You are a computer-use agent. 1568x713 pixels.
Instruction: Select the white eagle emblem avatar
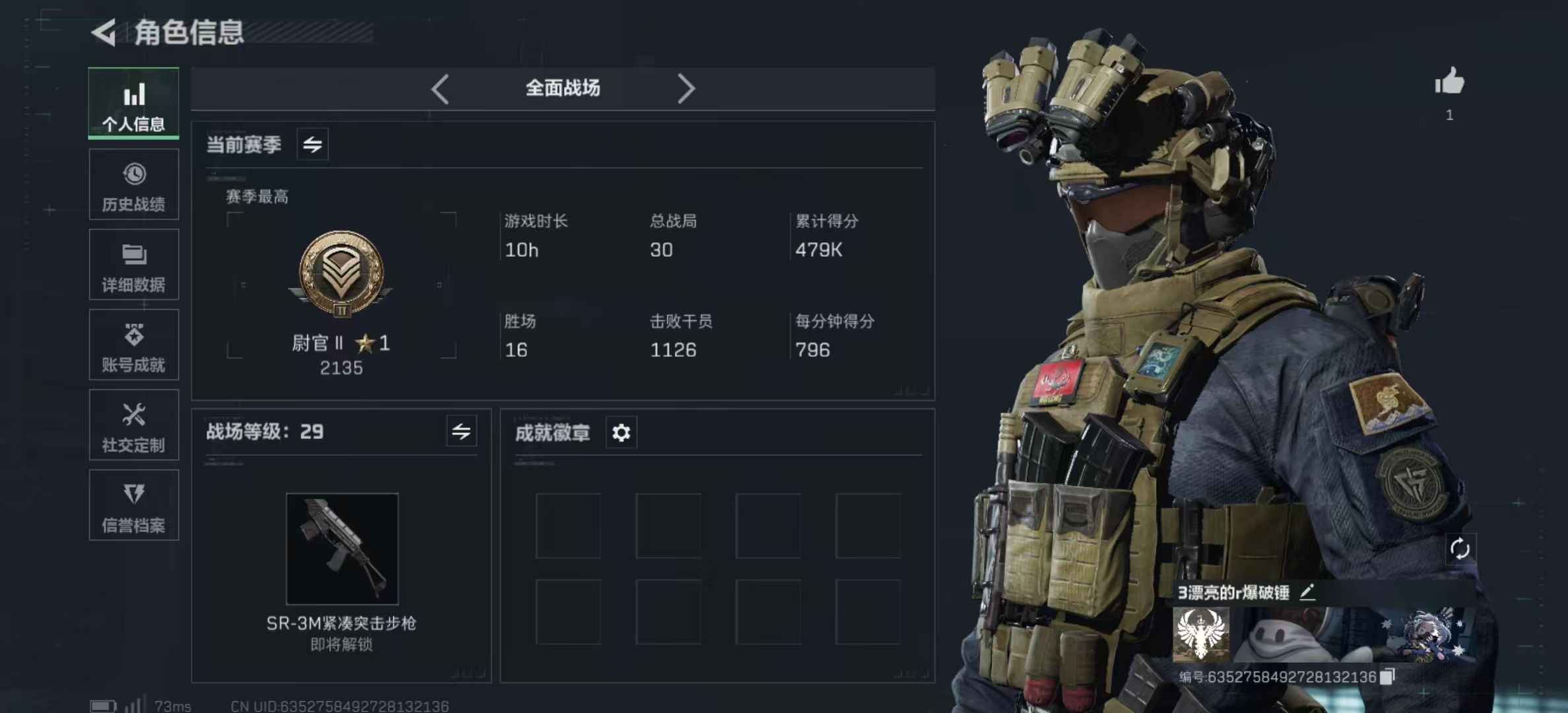pyautogui.click(x=1200, y=634)
